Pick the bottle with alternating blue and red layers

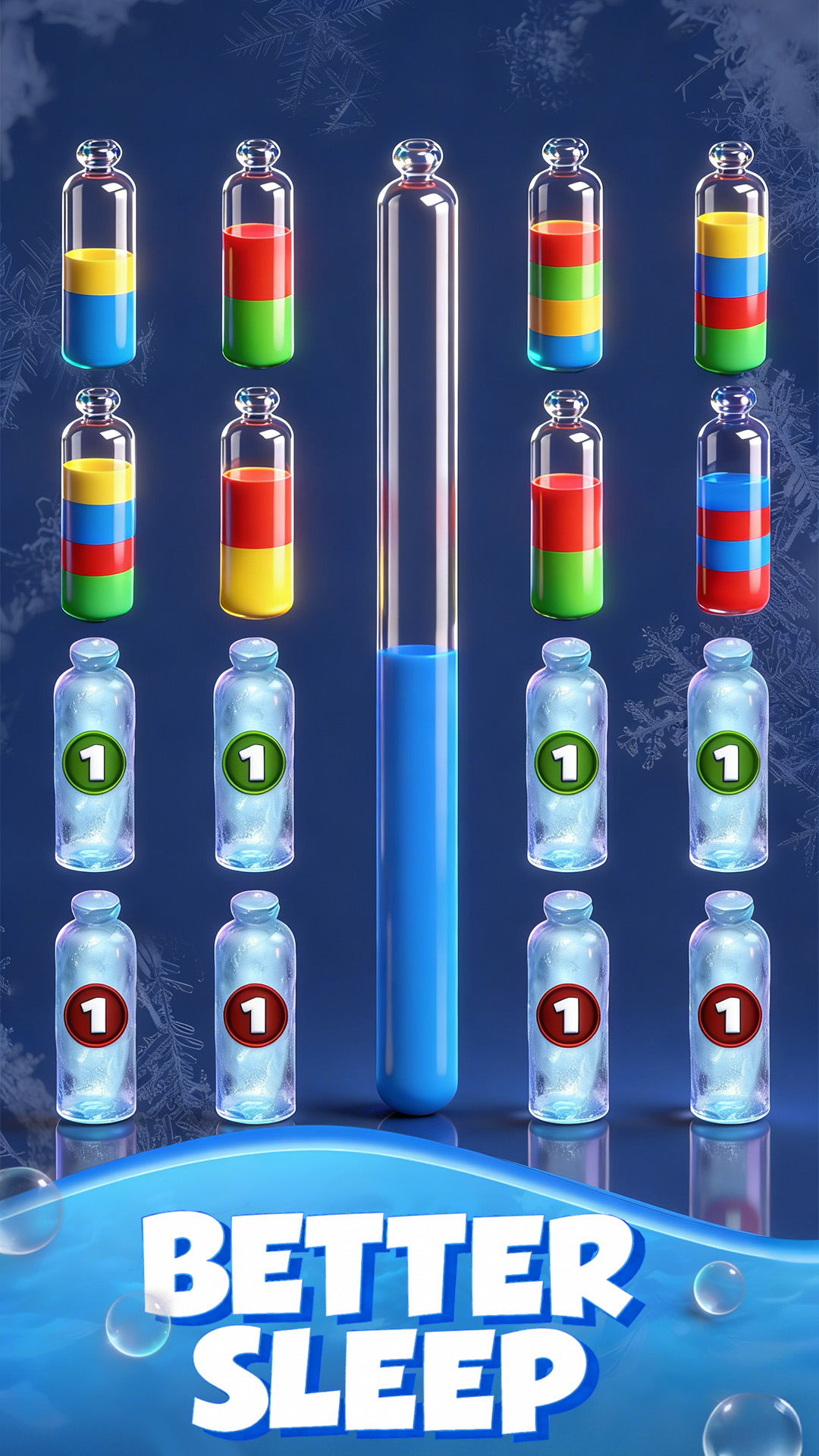click(733, 504)
